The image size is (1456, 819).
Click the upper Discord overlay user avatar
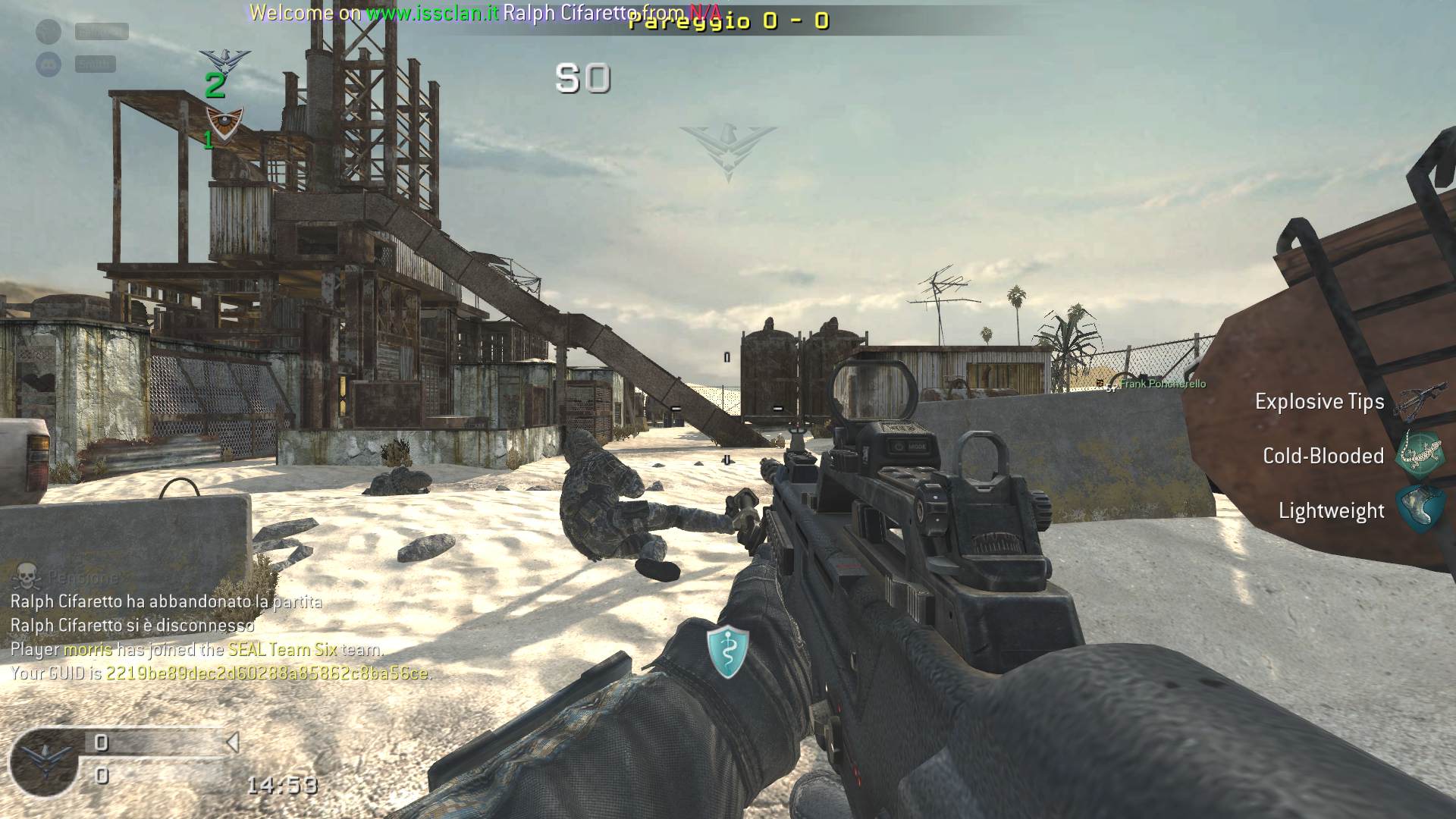(x=49, y=31)
